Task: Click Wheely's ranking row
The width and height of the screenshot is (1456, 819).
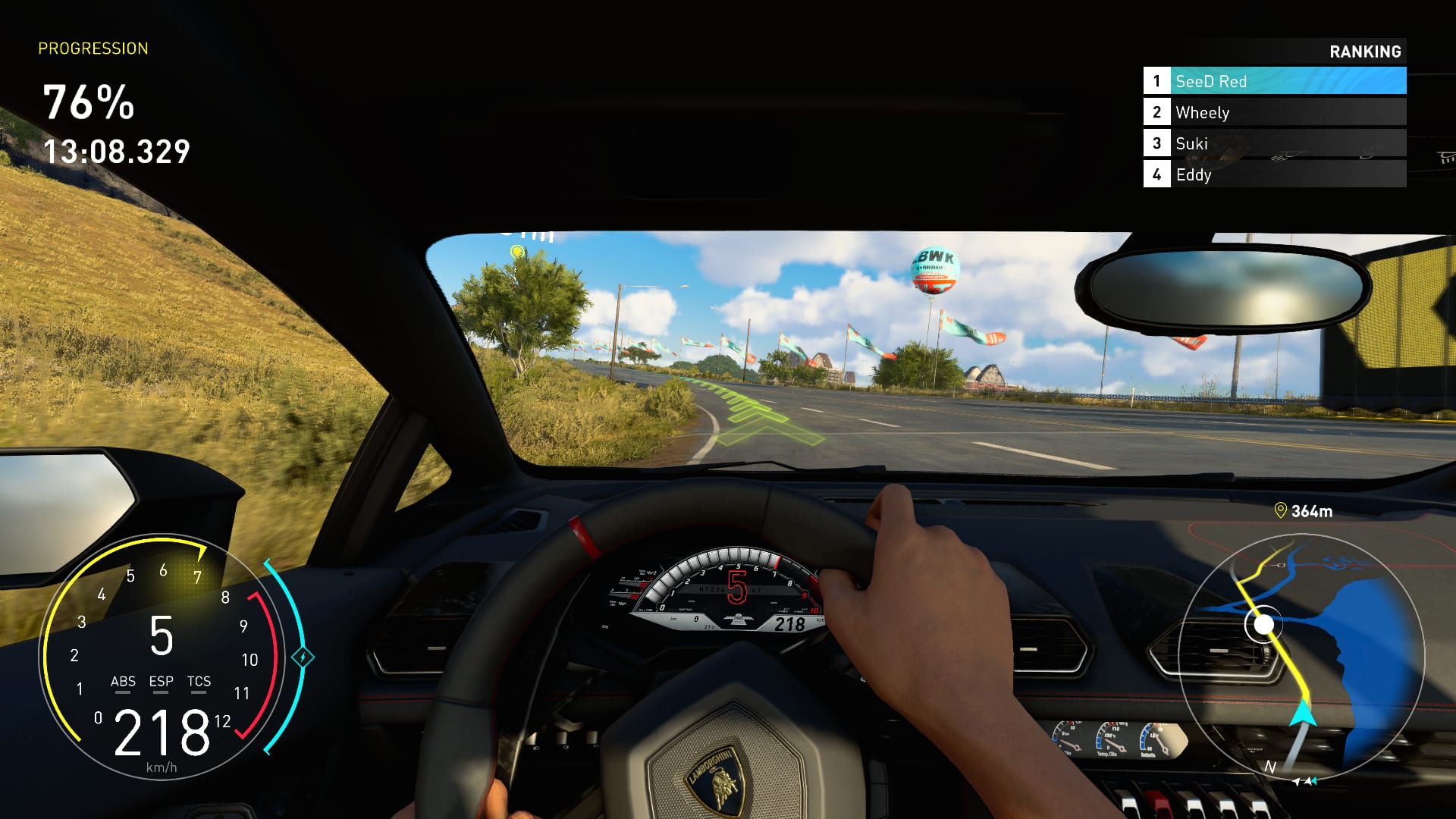Action: tap(1274, 112)
